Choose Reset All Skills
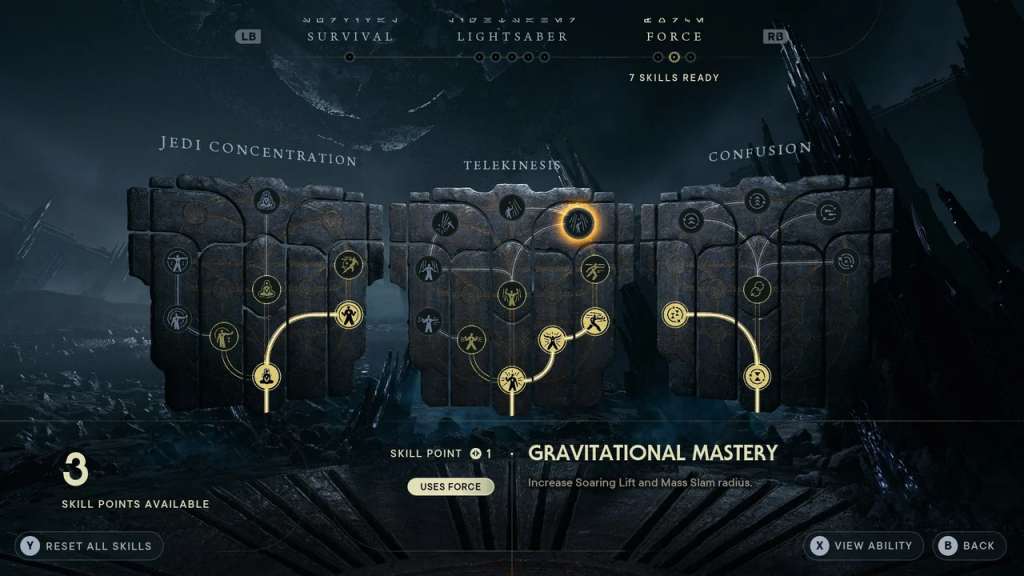Image resolution: width=1024 pixels, height=576 pixels. tap(89, 546)
